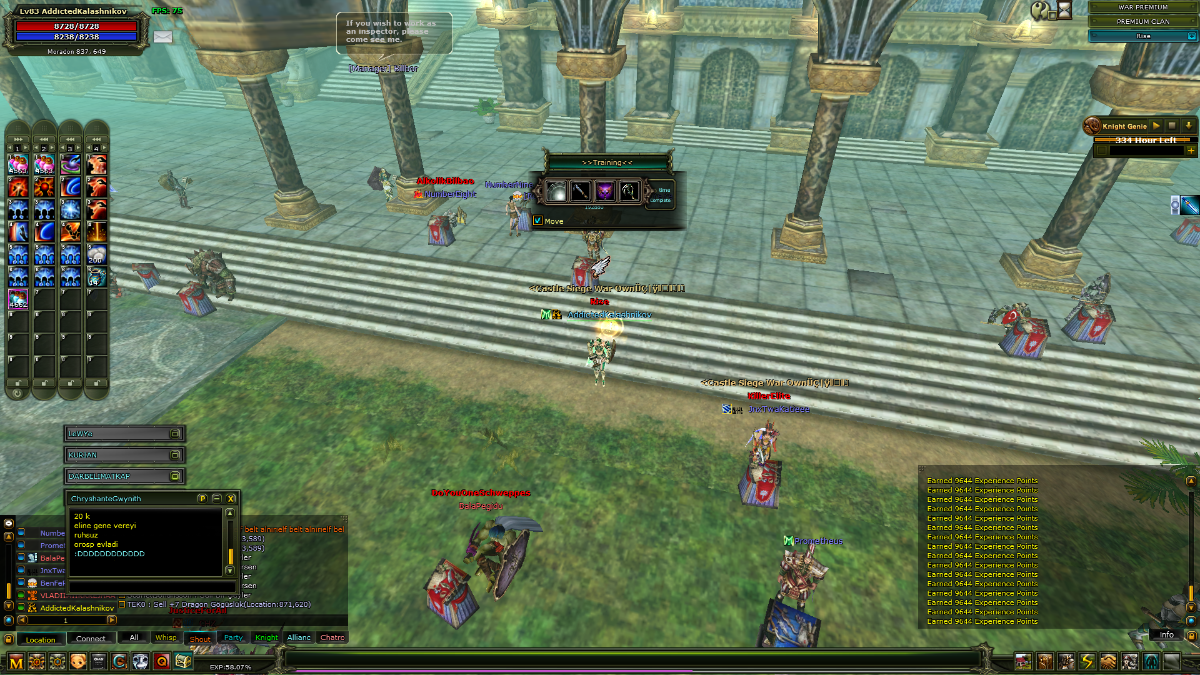Viewport: 1200px width, 675px height.
Task: Click the gold M menu icon
Action: [15, 661]
